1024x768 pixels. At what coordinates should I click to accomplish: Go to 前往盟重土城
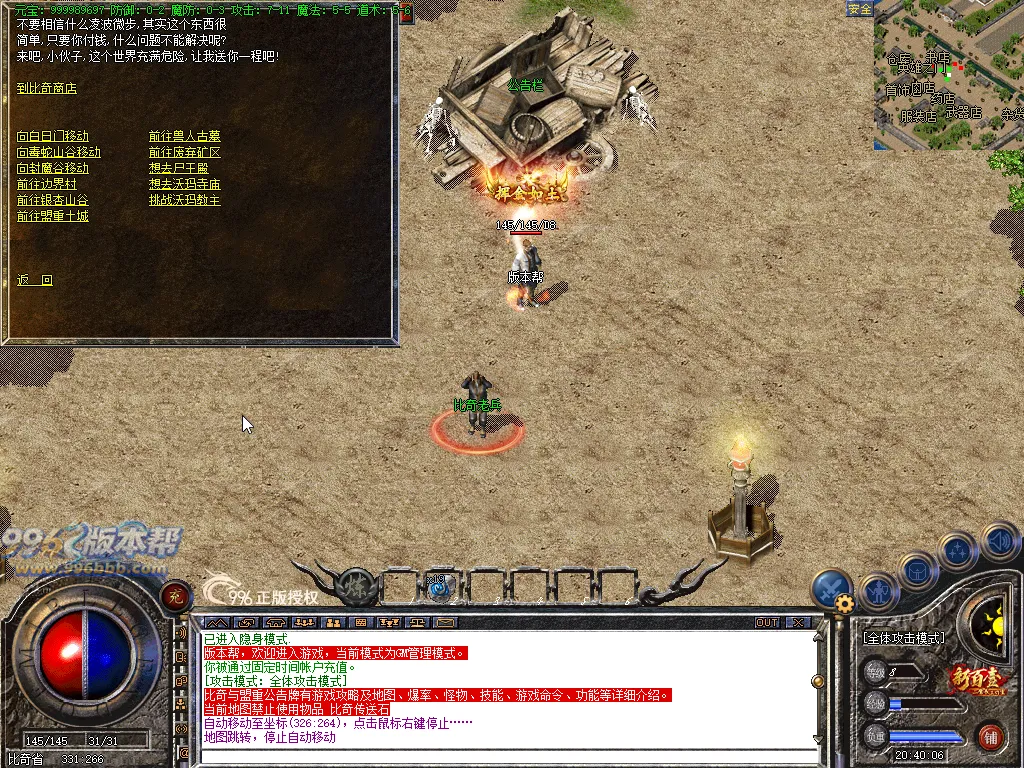click(x=53, y=216)
